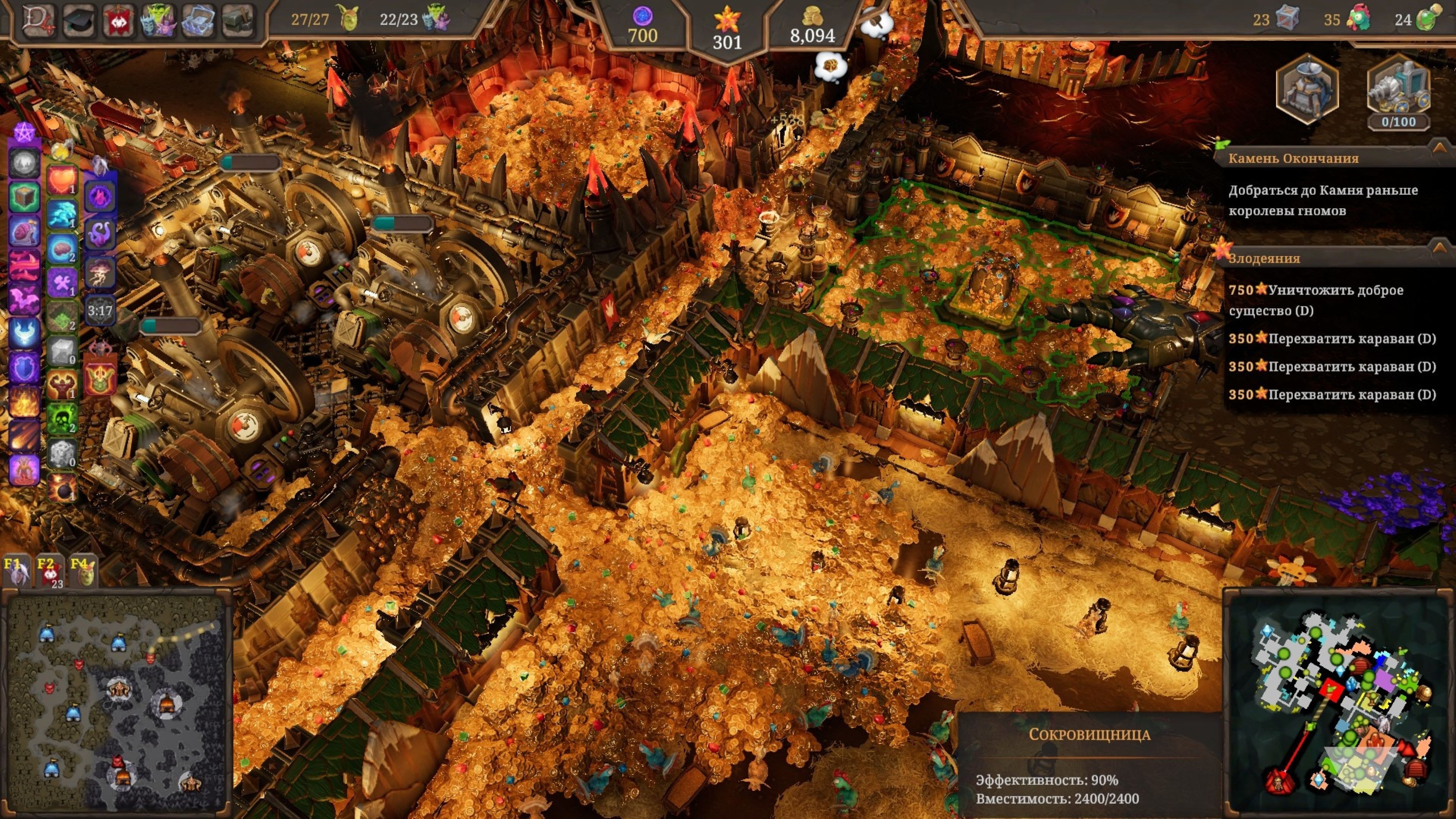
Task: Select the black bomb item
Action: tap(61, 486)
